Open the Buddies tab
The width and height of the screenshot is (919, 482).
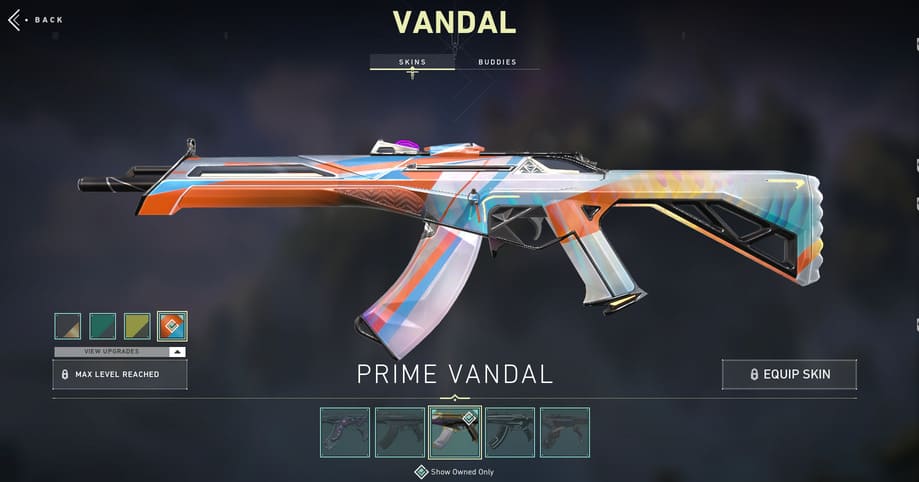497,62
